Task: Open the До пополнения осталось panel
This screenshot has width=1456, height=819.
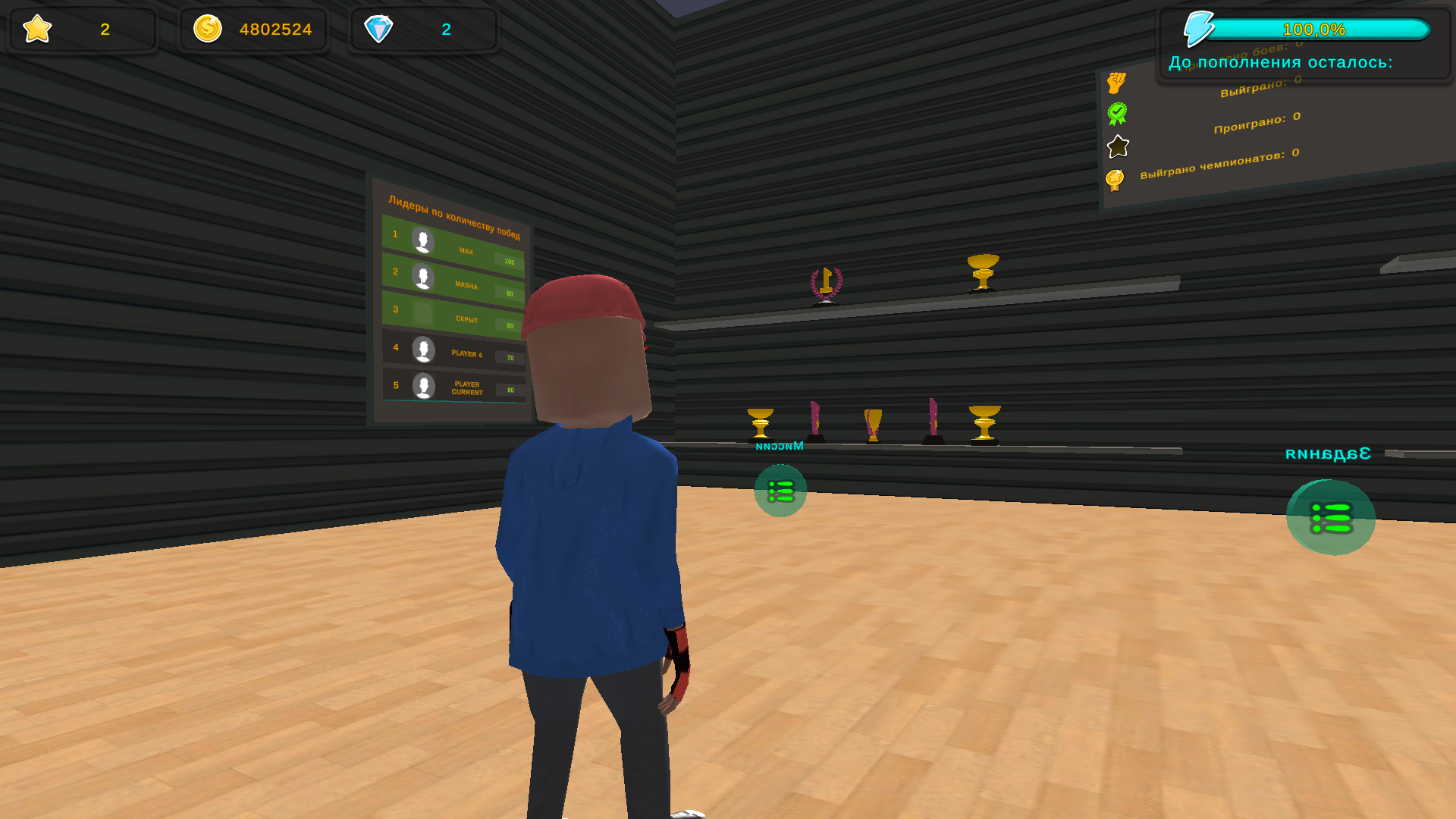Action: click(1279, 62)
